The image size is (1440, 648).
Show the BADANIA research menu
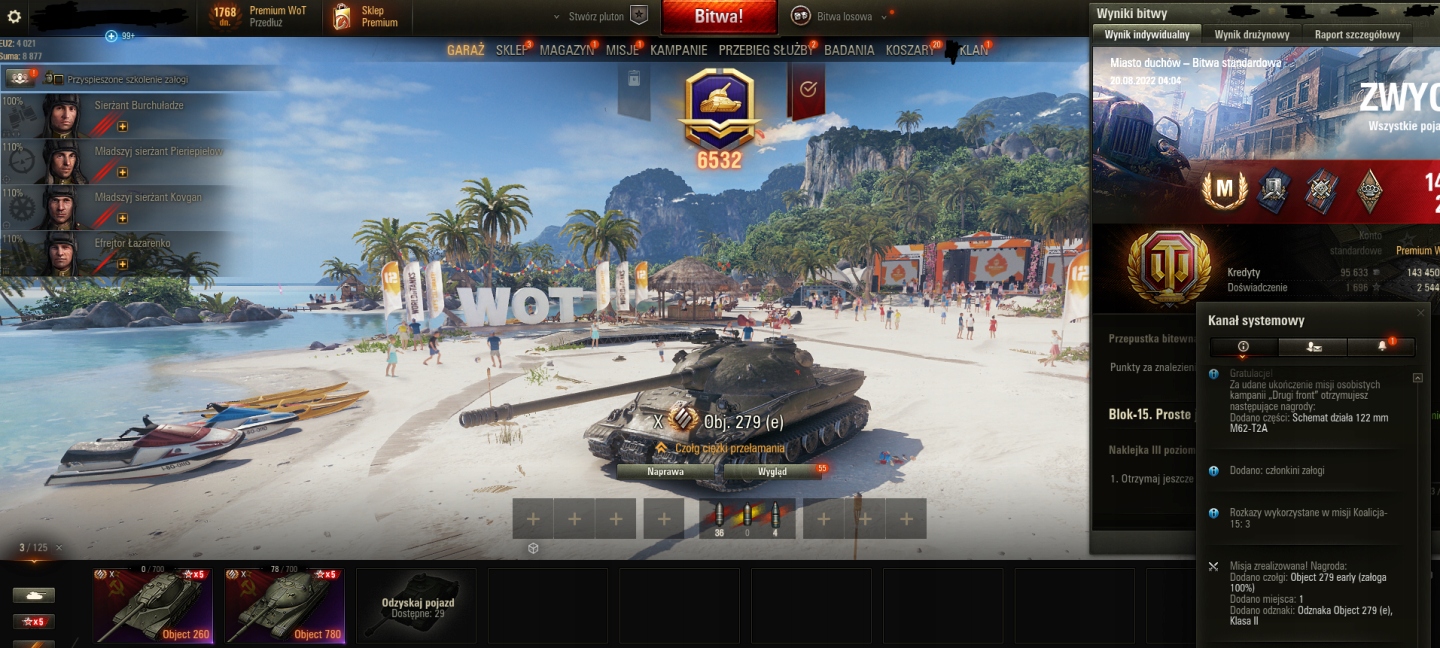[849, 50]
